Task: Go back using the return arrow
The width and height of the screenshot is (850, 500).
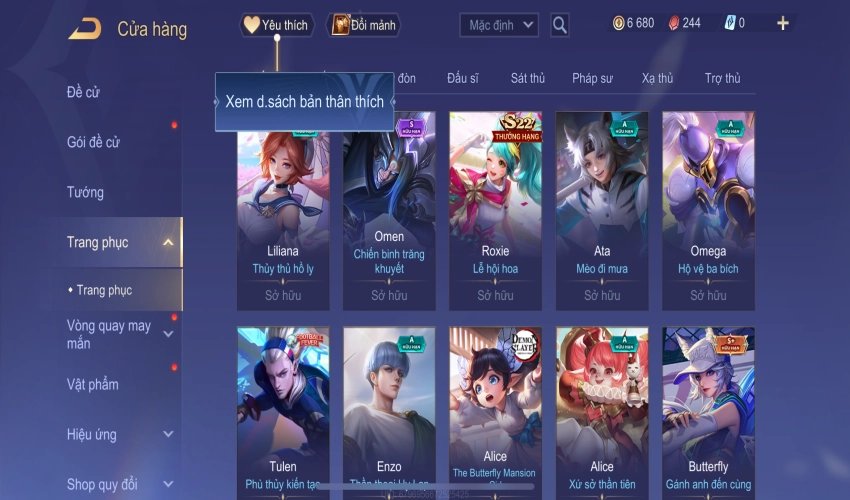Action: coord(84,28)
